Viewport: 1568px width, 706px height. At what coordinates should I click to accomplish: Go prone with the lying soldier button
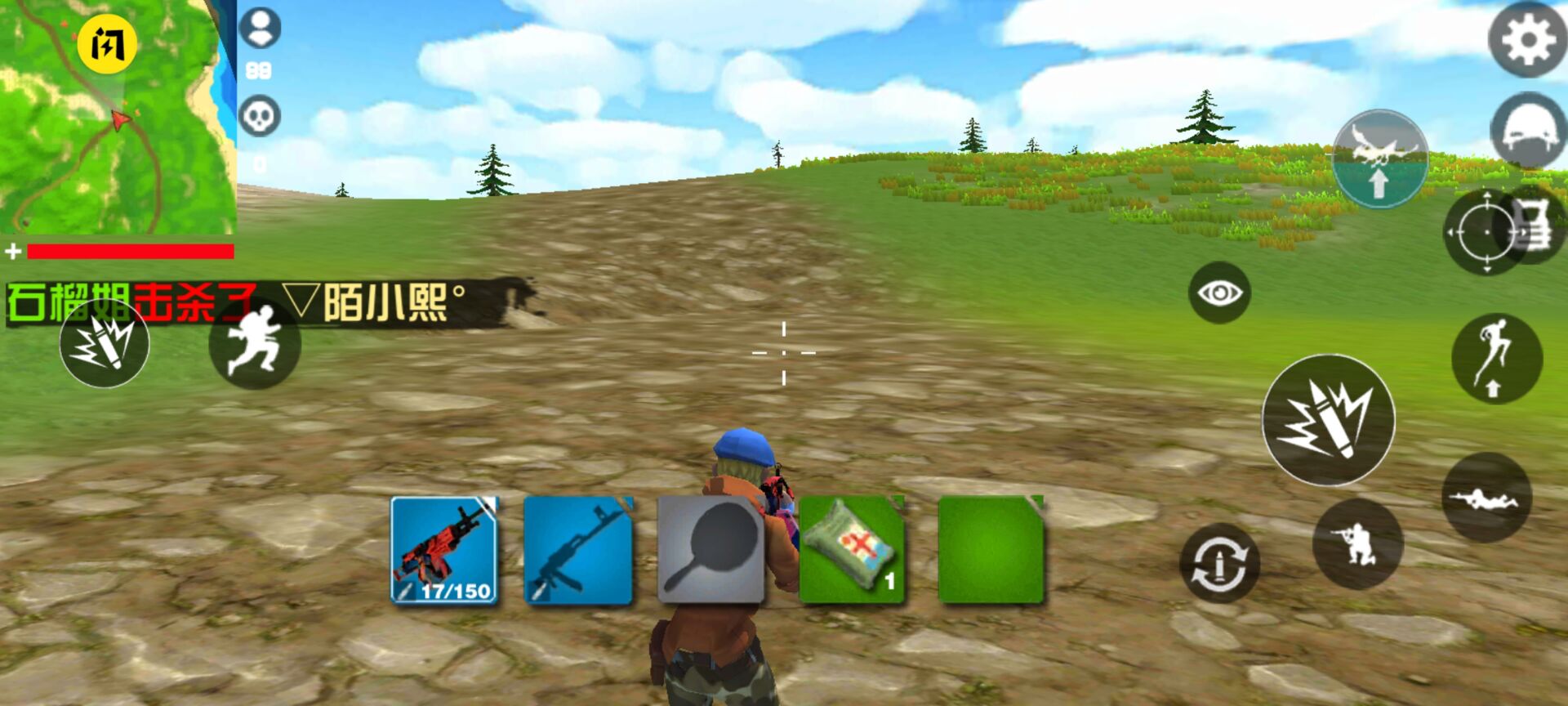click(x=1486, y=497)
